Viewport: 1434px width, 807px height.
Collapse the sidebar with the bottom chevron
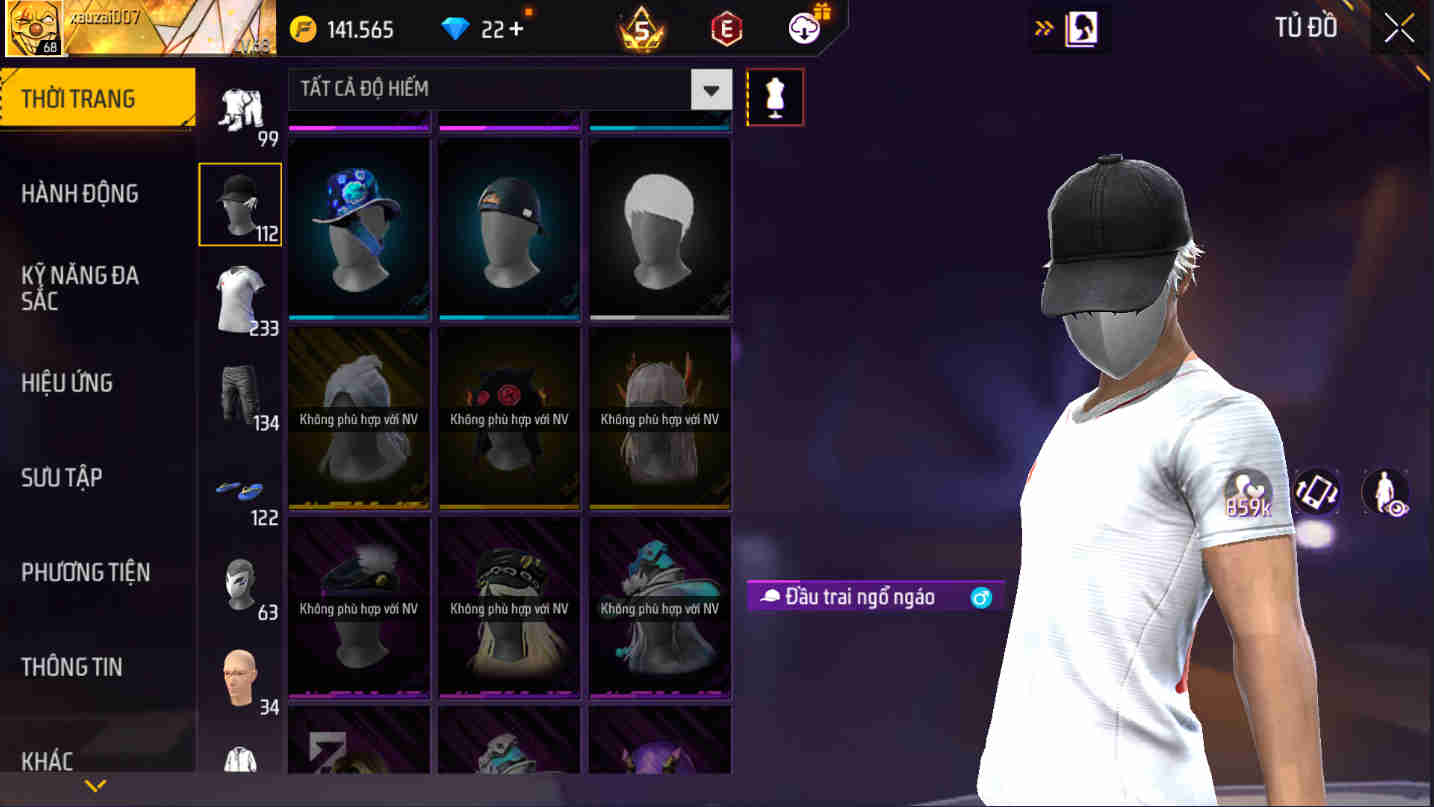pyautogui.click(x=97, y=785)
